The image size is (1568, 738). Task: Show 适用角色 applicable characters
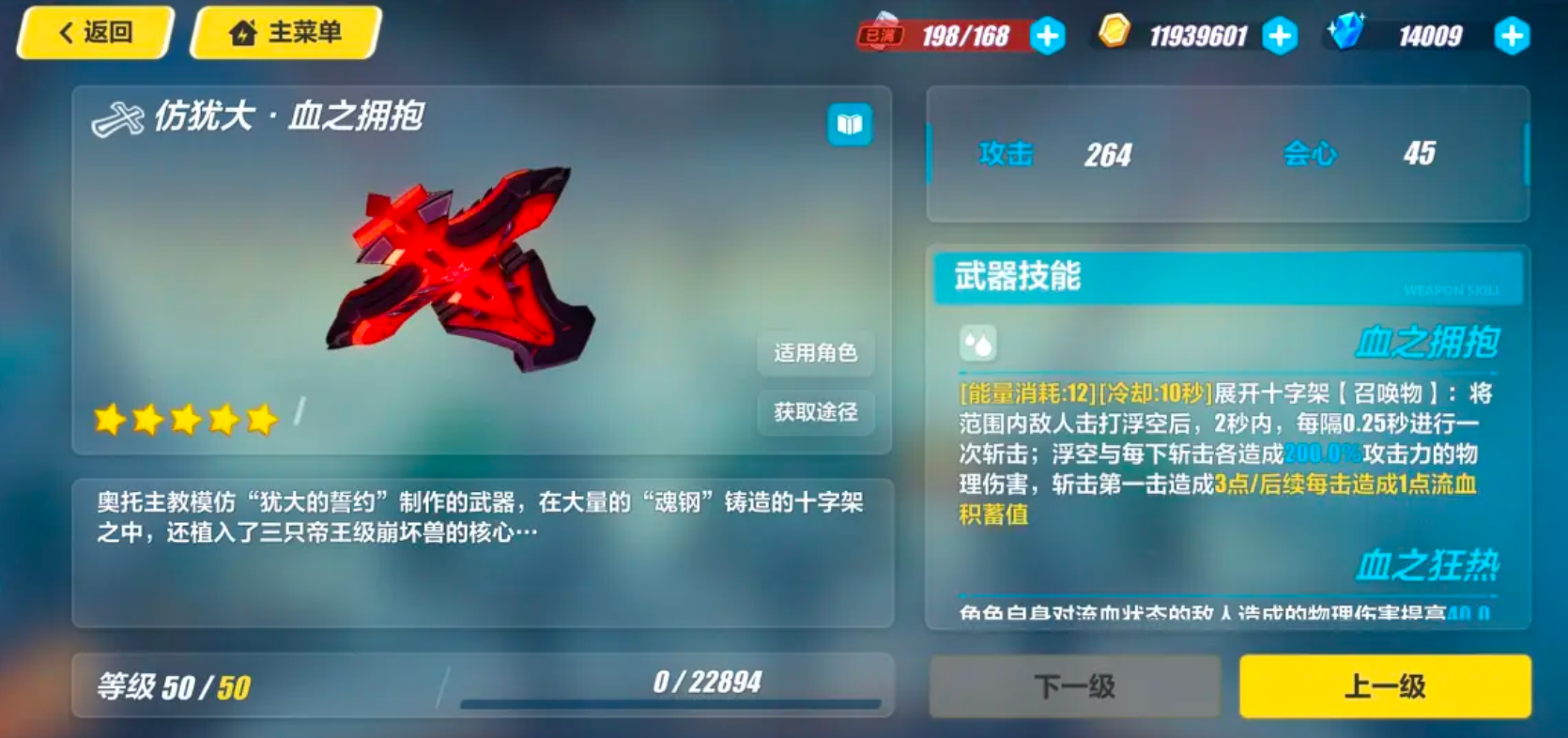point(815,353)
